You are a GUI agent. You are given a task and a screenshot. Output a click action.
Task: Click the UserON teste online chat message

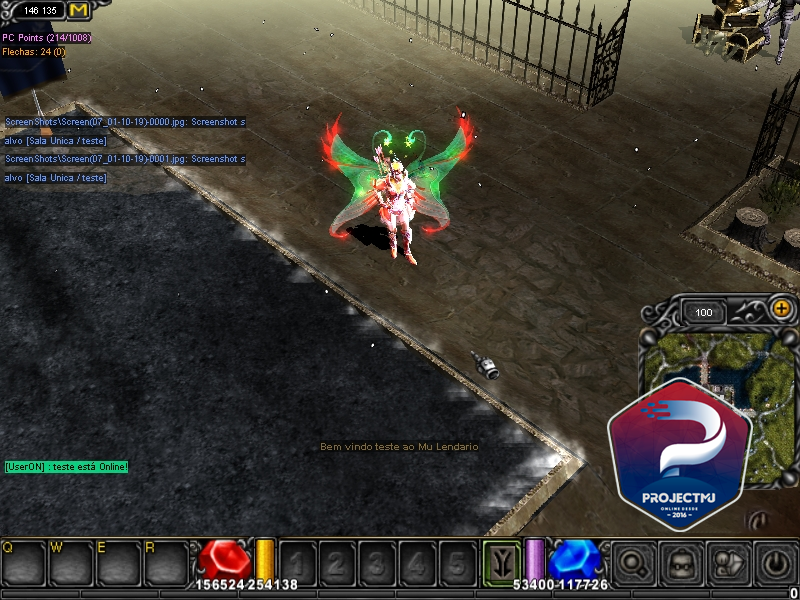(x=66, y=467)
